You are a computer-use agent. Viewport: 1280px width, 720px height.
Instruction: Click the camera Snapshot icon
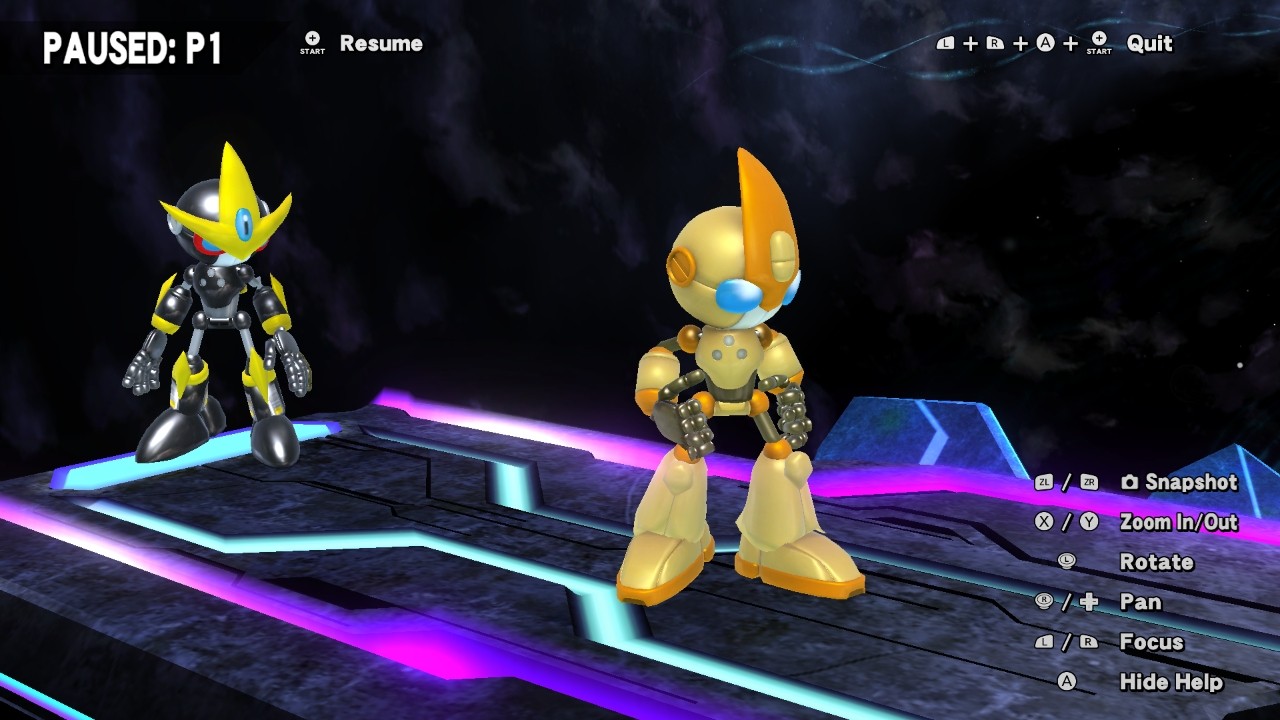(1130, 482)
